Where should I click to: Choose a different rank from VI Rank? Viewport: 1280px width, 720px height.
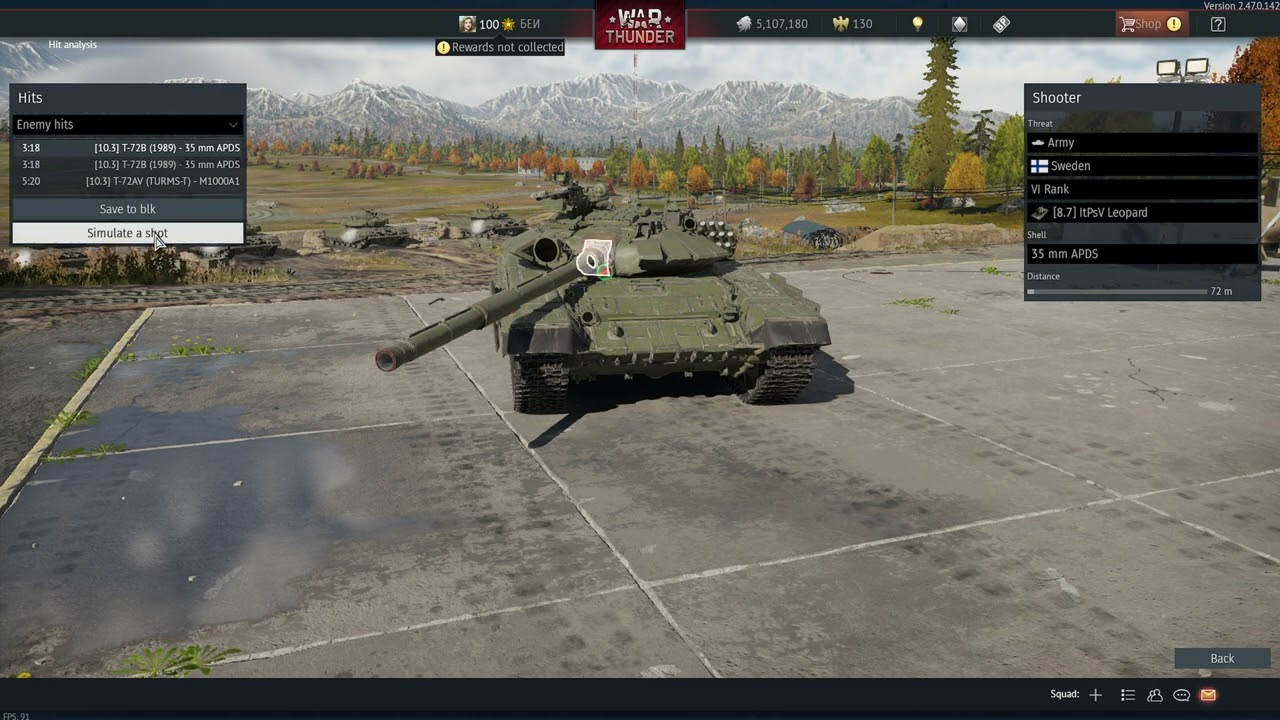(1142, 189)
